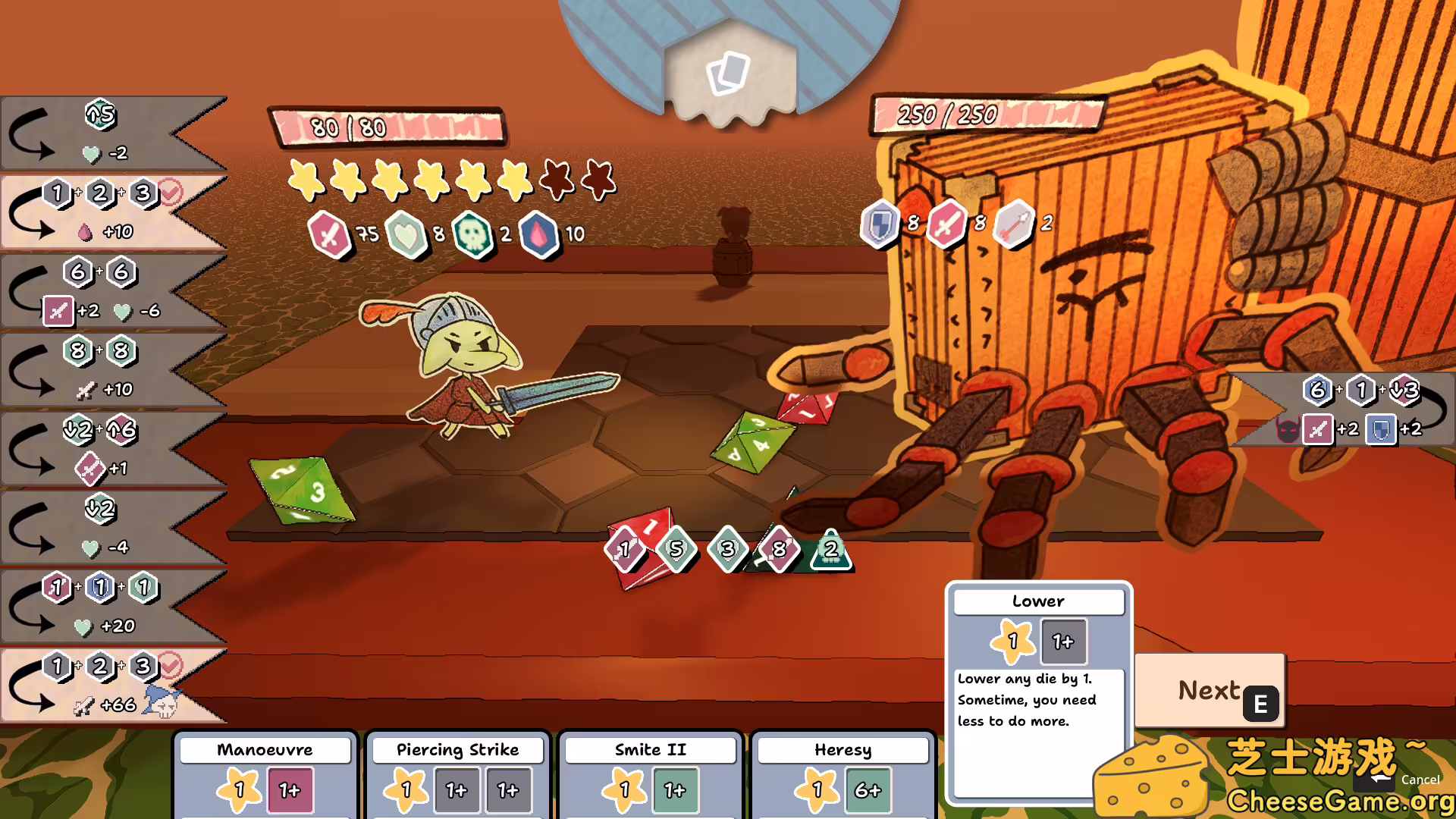
Task: Click the heart health stat icon
Action: [409, 234]
